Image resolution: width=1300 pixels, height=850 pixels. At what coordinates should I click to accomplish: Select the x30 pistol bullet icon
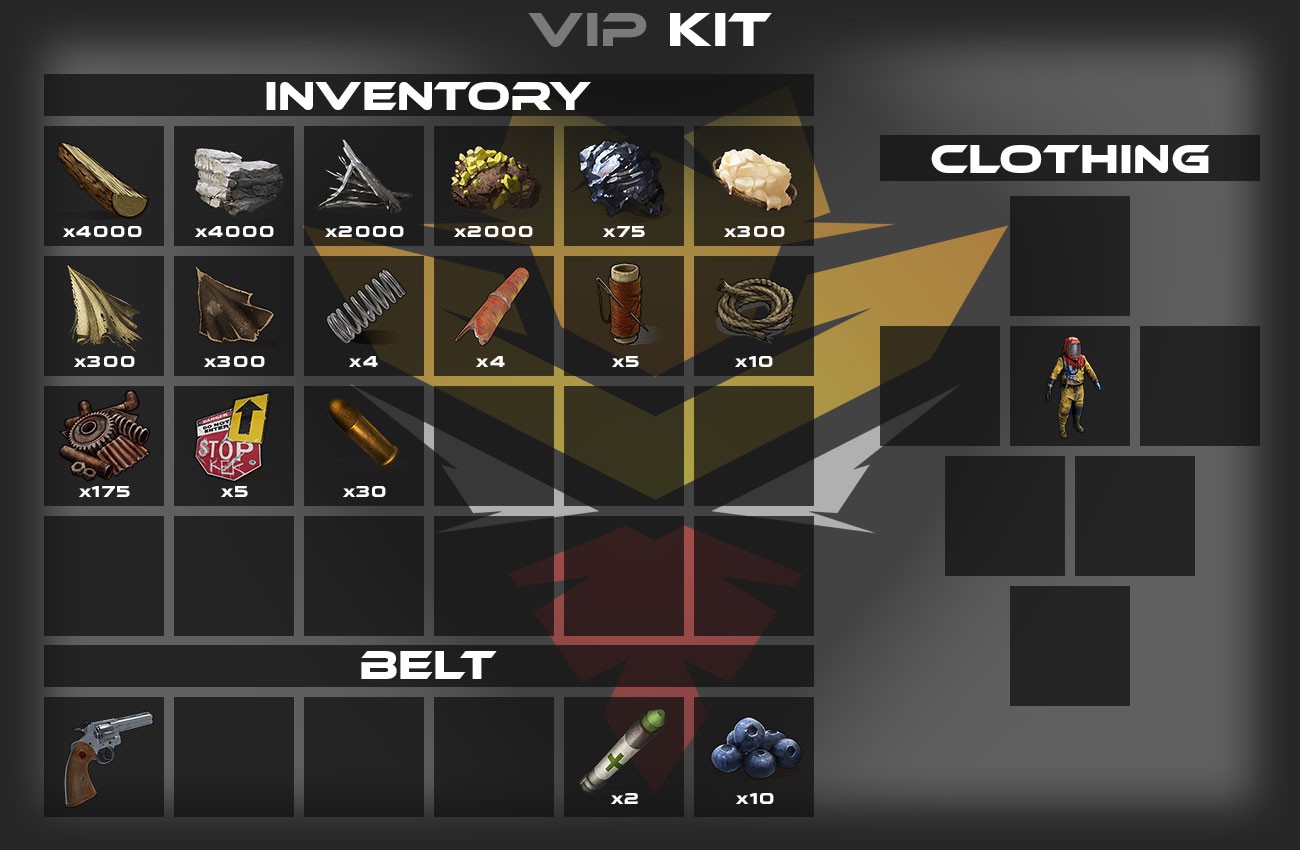(x=364, y=440)
